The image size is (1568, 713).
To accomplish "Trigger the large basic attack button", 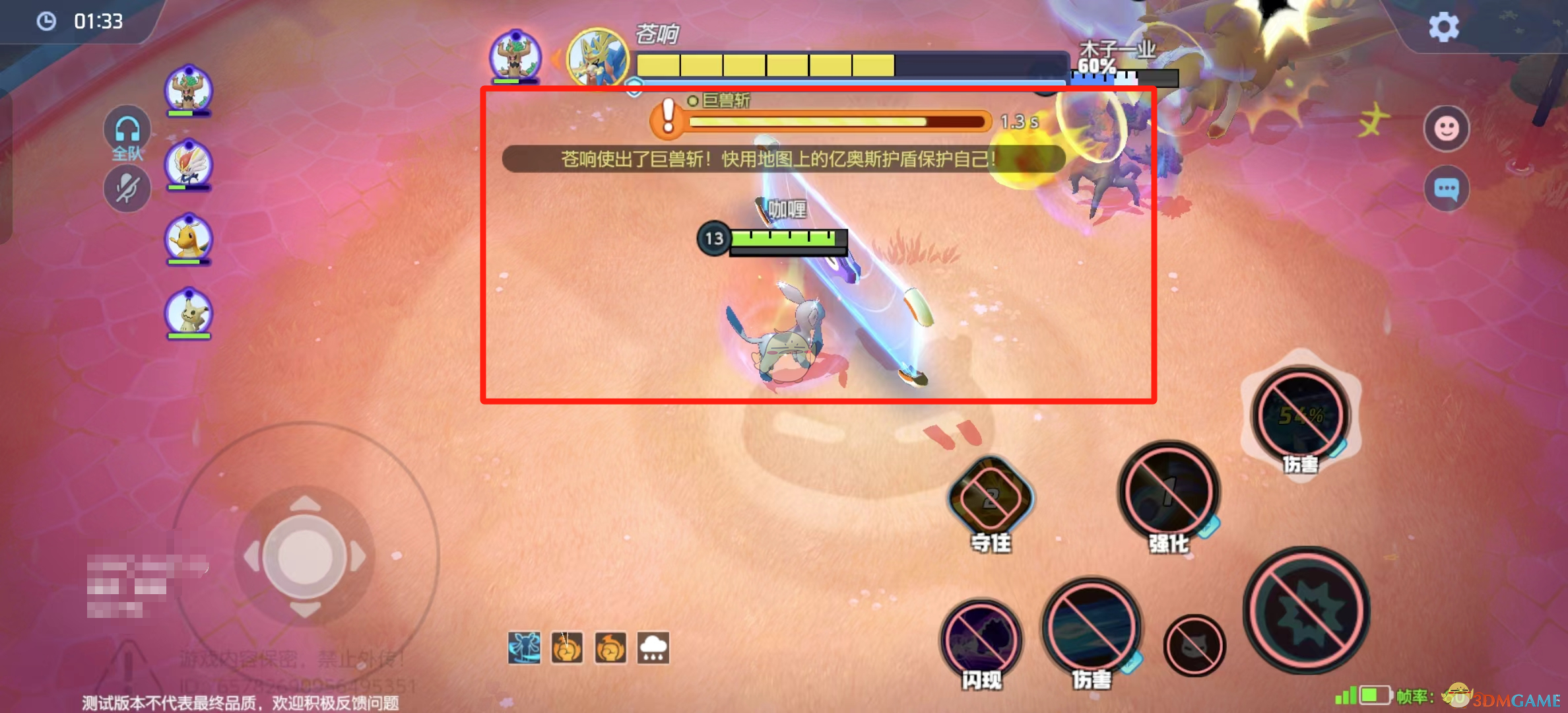I will (1306, 611).
